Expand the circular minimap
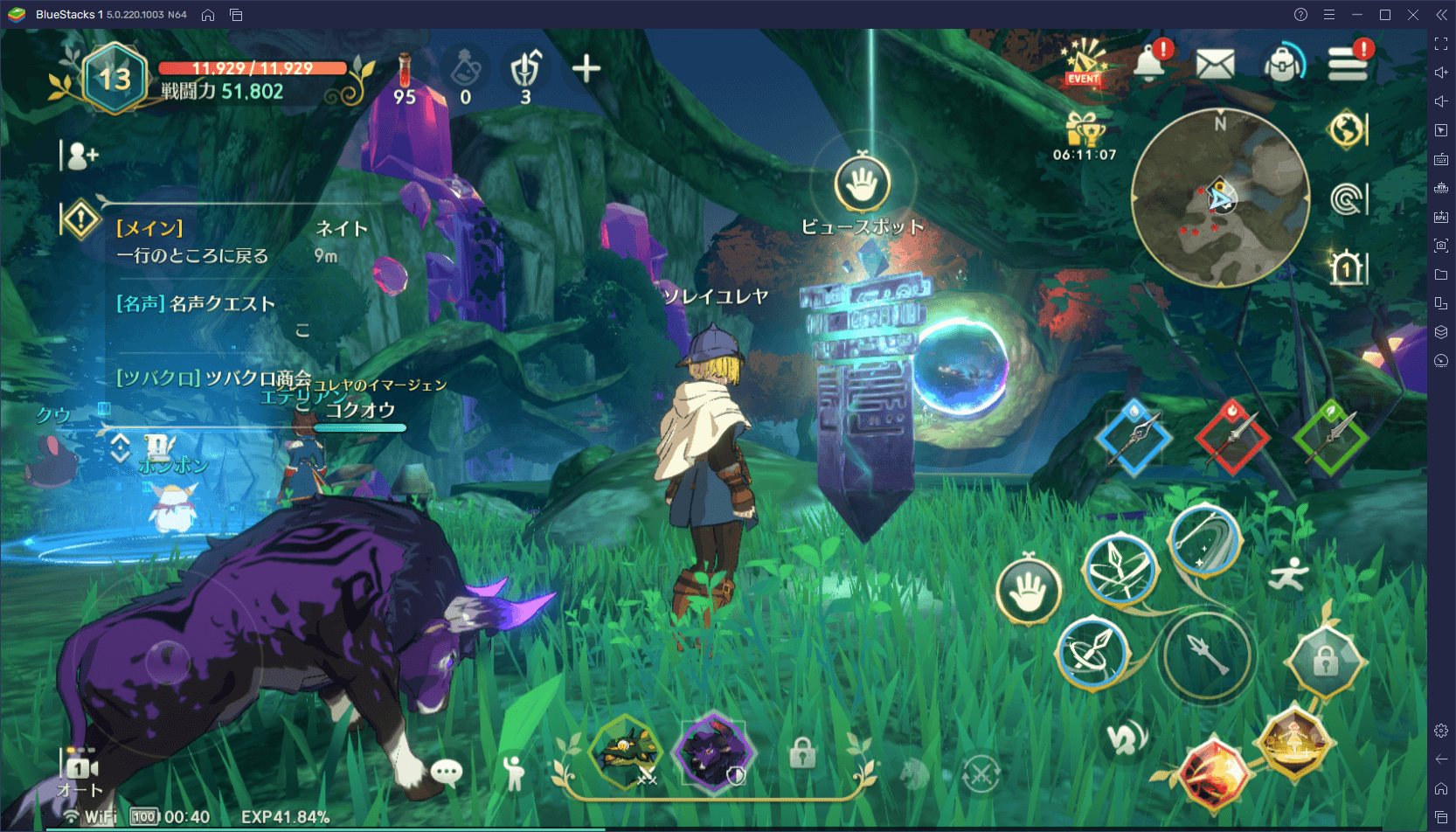 (x=1220, y=198)
